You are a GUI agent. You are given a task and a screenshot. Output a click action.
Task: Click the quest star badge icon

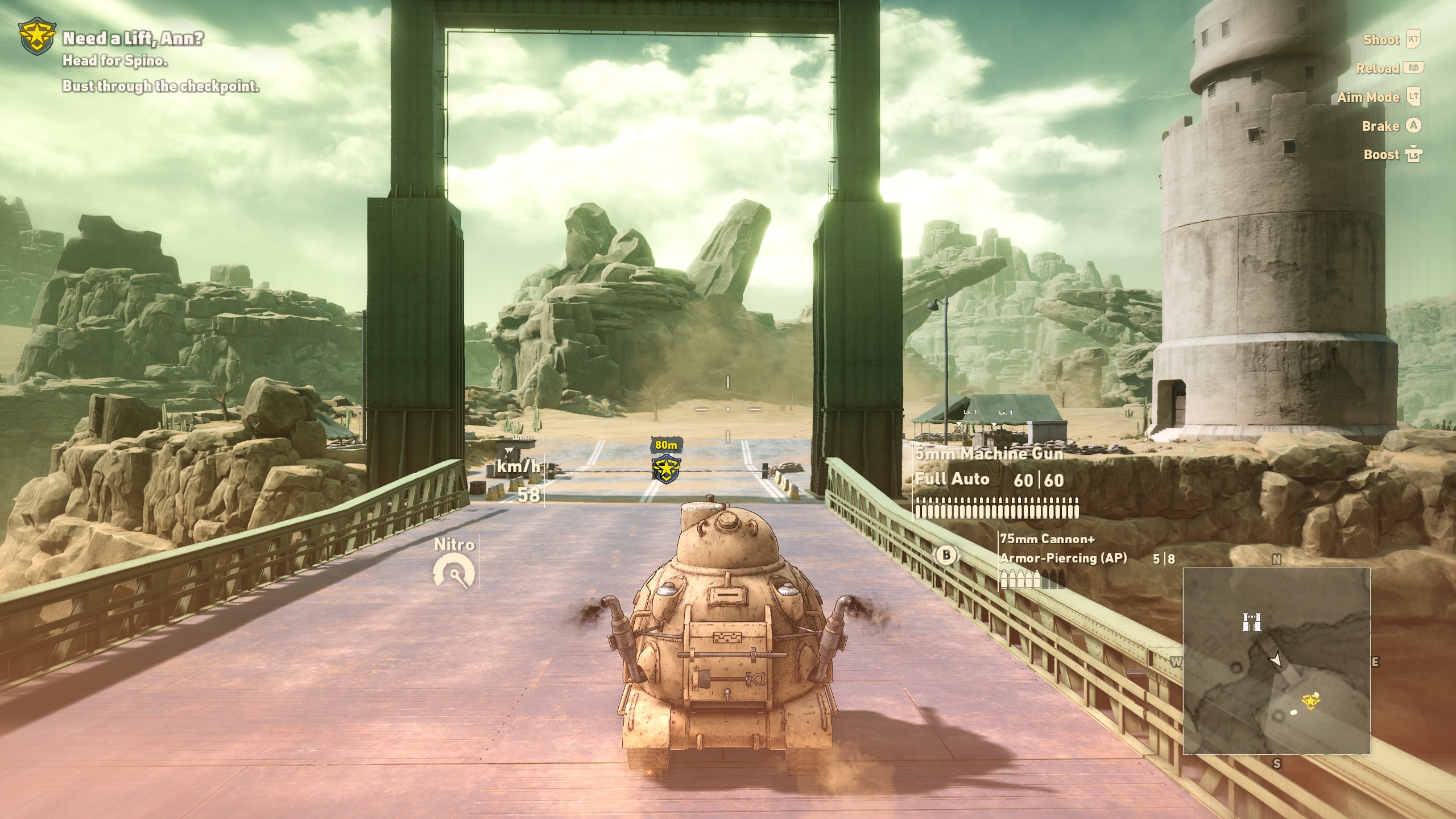pos(37,38)
